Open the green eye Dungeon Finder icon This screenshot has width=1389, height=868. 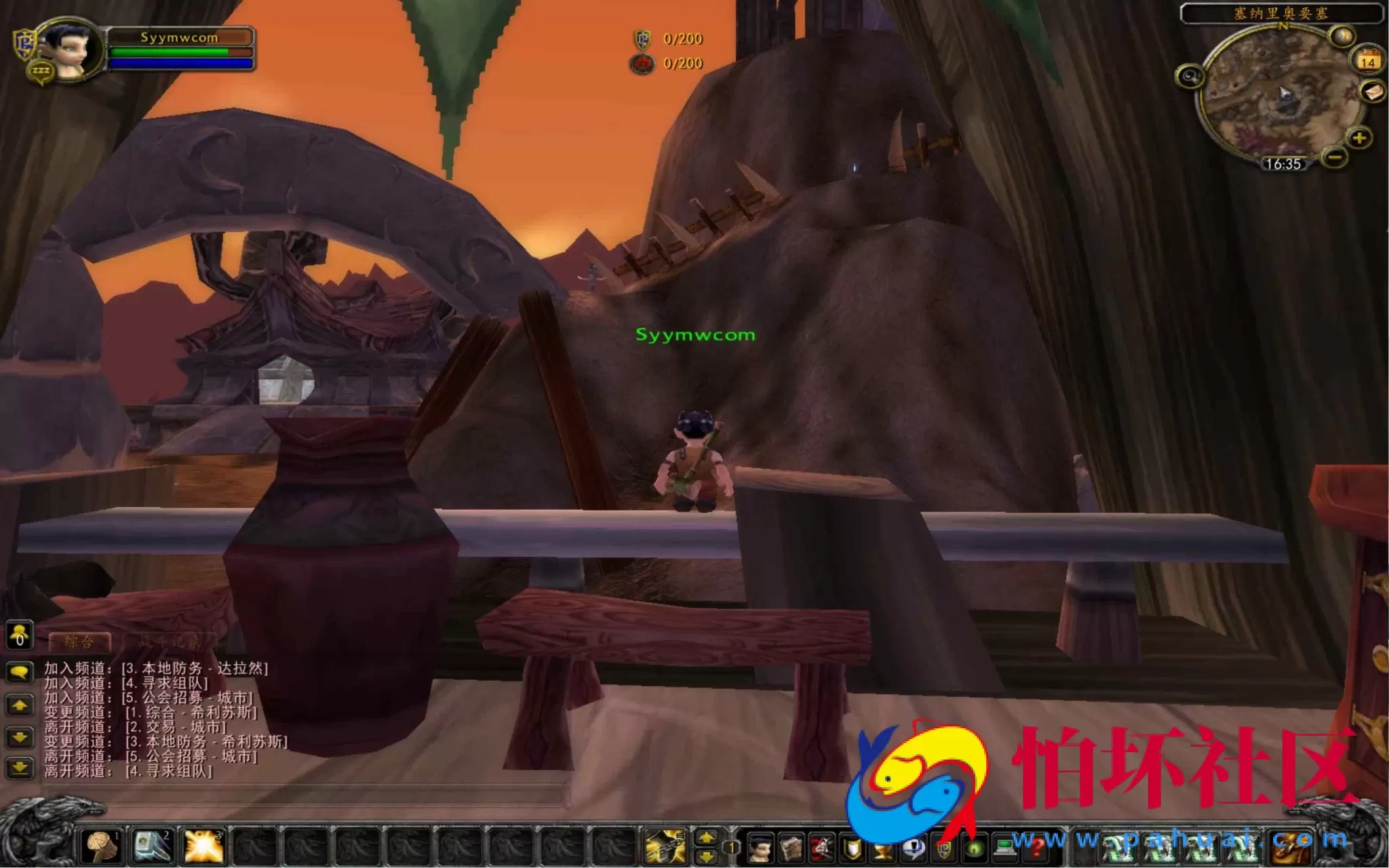tap(975, 850)
